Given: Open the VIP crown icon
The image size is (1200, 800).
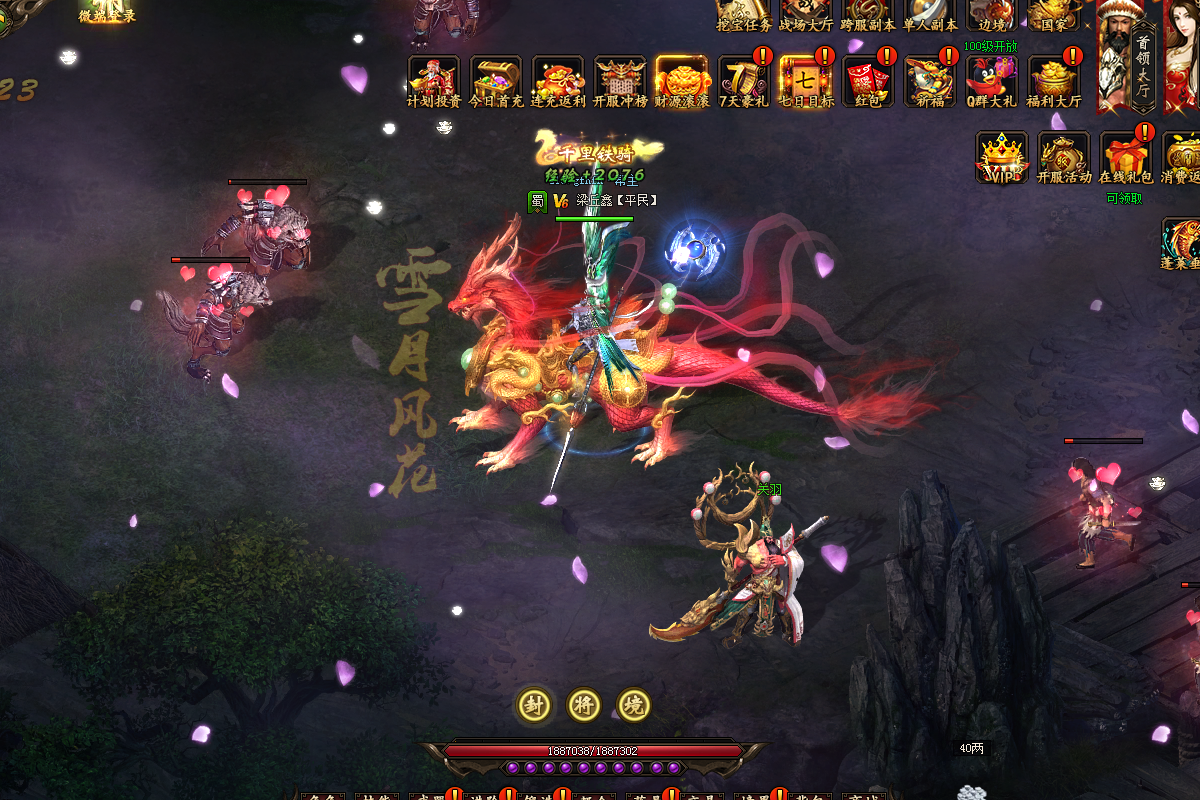Looking at the screenshot, I should point(1002,157).
